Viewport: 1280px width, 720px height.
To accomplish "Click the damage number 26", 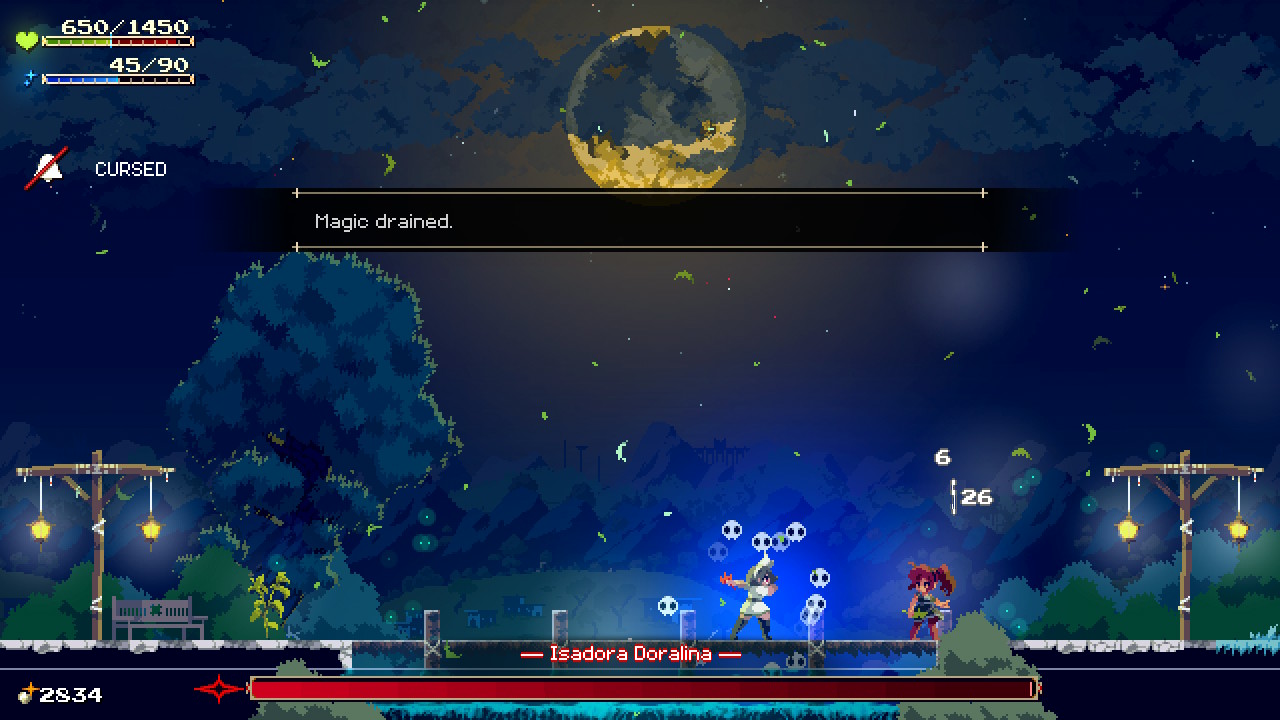I will click(977, 495).
